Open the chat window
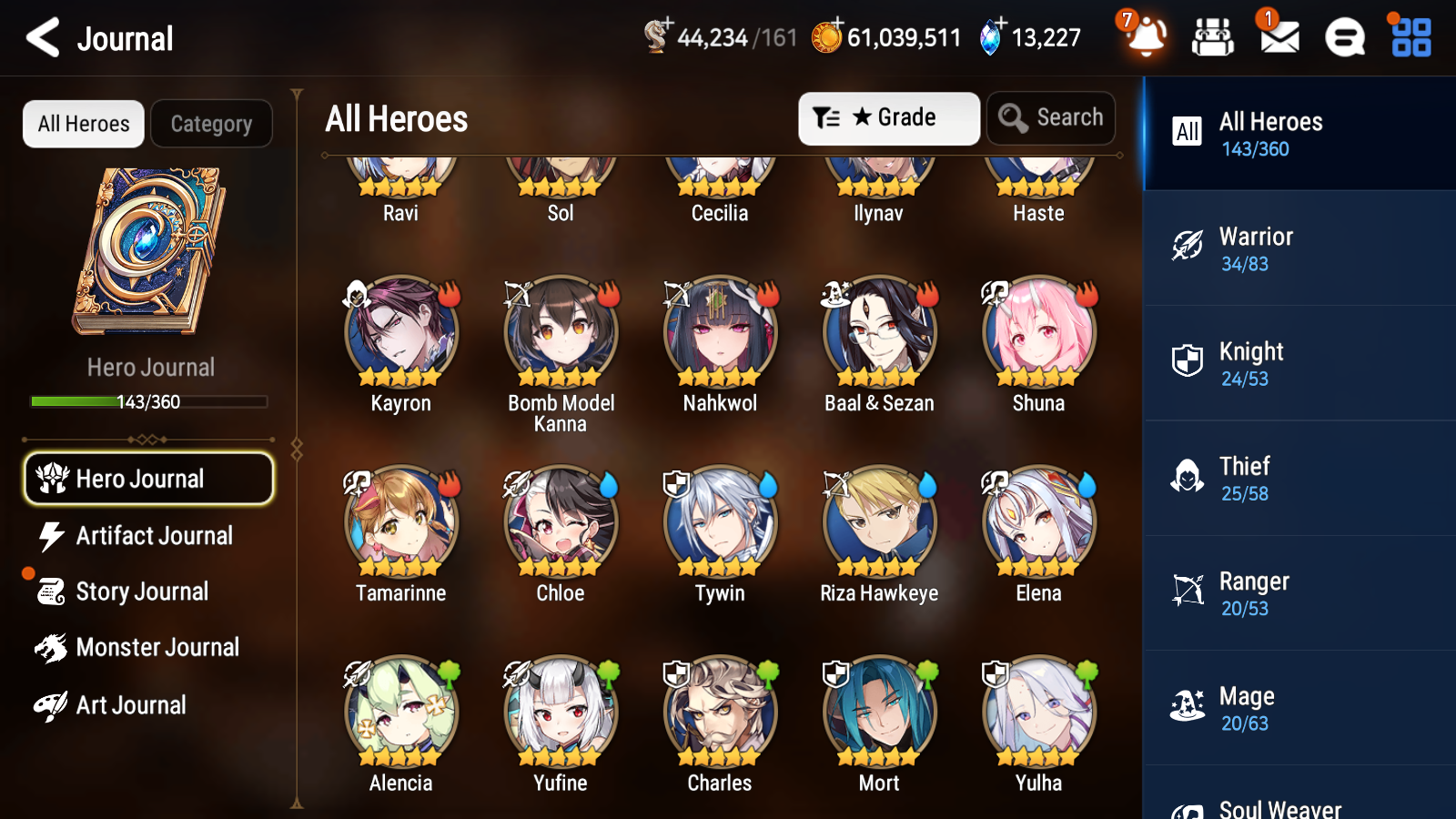This screenshot has height=819, width=1456. pyautogui.click(x=1343, y=37)
